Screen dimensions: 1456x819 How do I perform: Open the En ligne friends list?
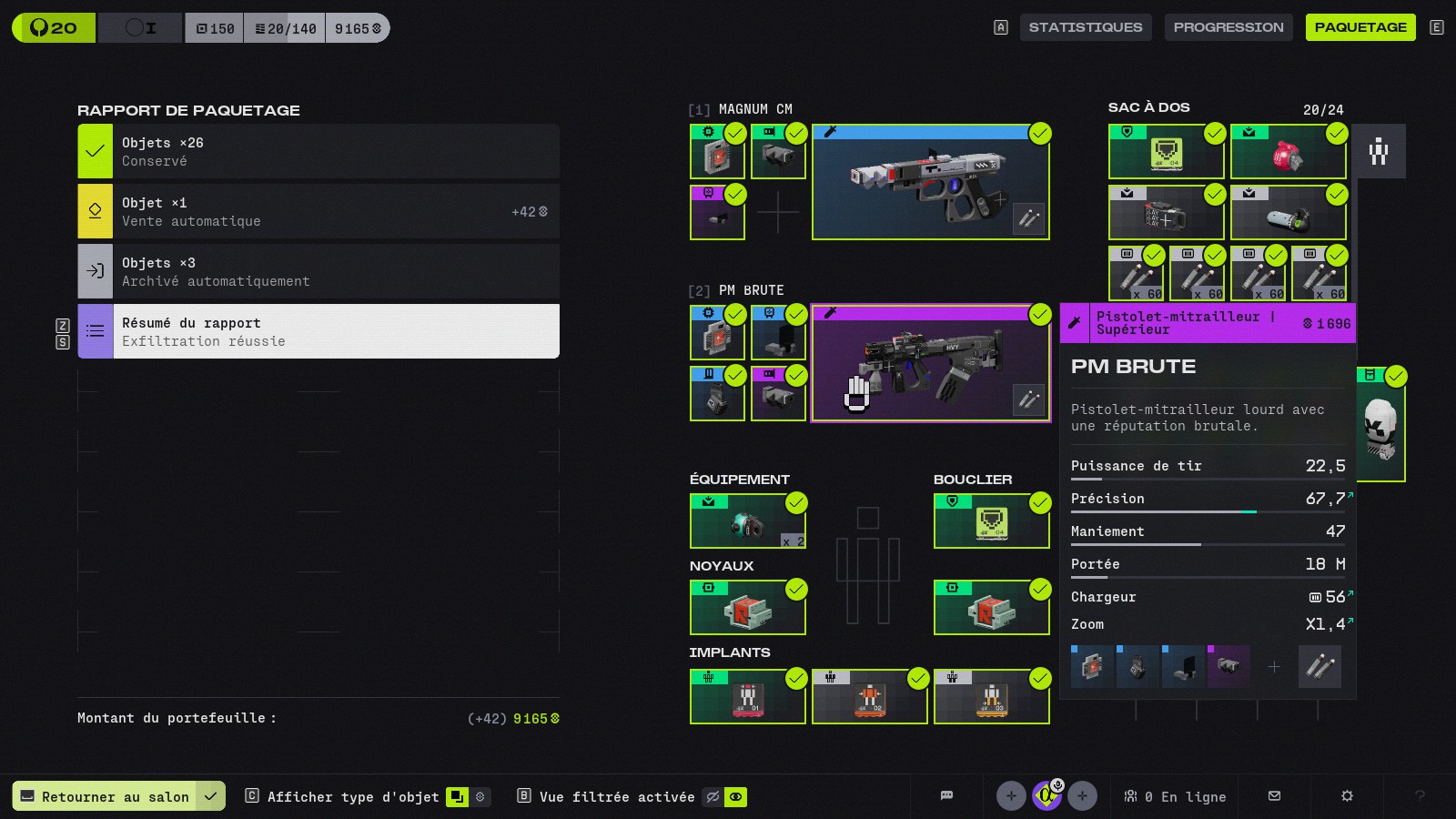pyautogui.click(x=1175, y=796)
